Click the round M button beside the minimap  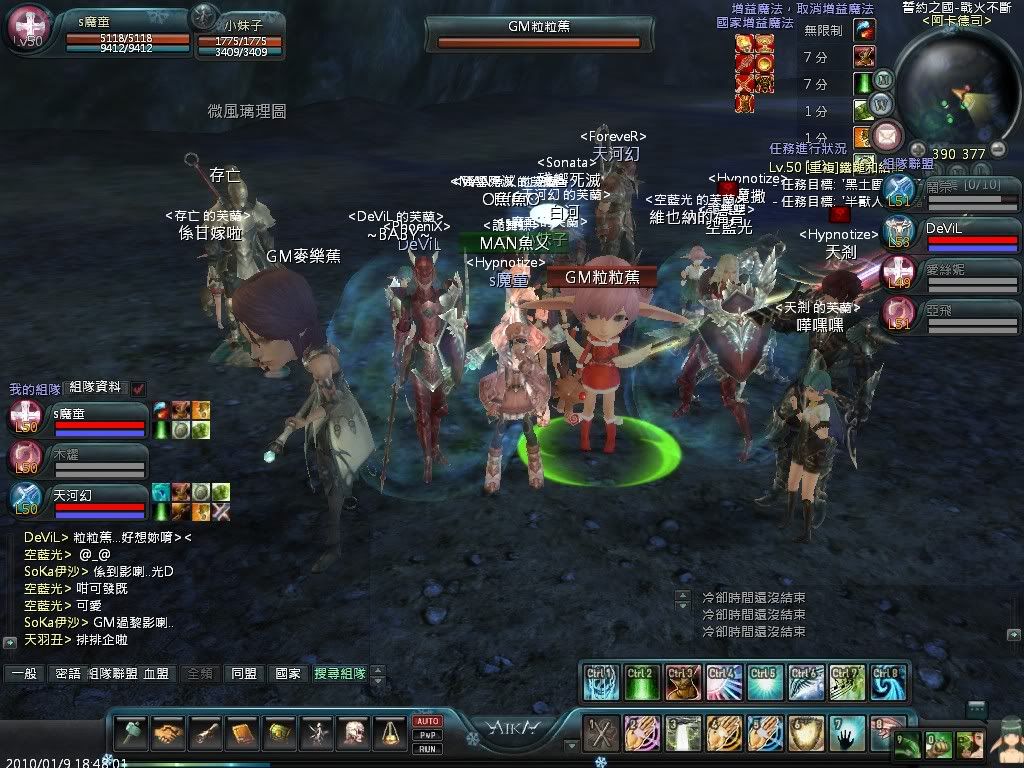pos(883,79)
